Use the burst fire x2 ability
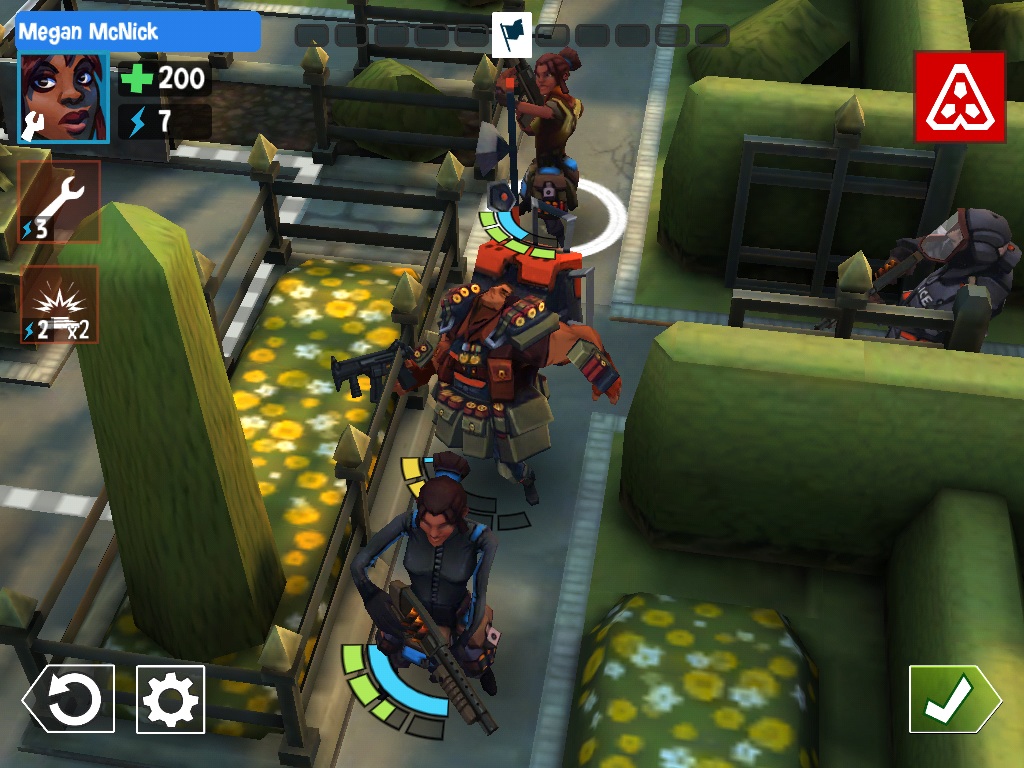1024x768 pixels. click(x=59, y=305)
